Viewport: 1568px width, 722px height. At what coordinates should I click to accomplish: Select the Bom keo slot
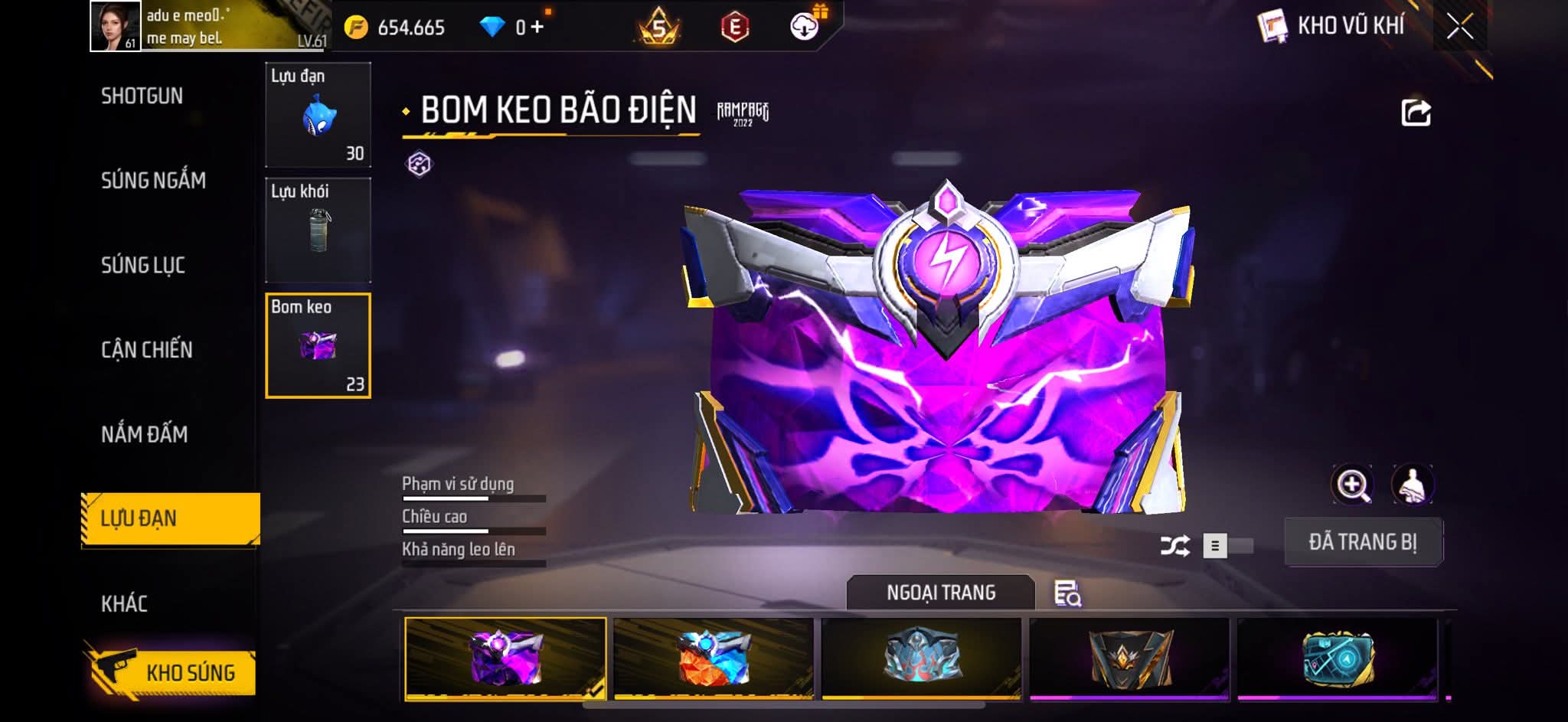coord(318,346)
